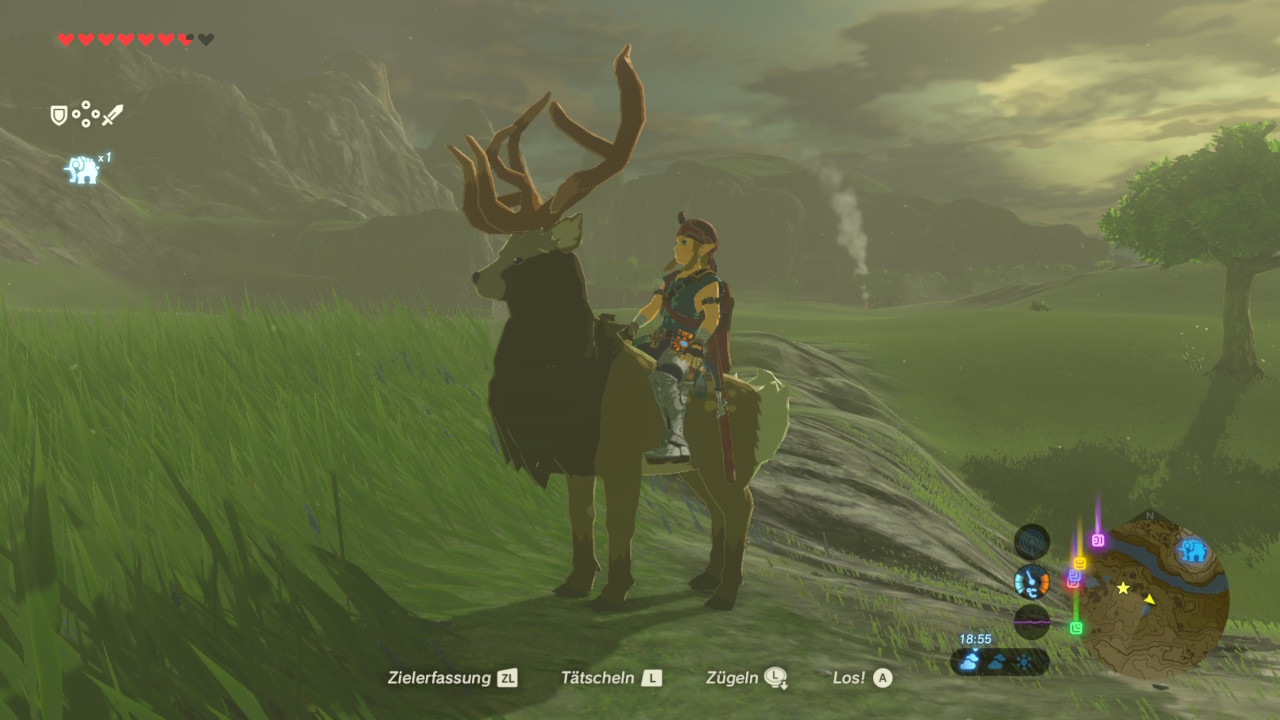Select the yellow star stamp on the minimap

(x=1123, y=588)
